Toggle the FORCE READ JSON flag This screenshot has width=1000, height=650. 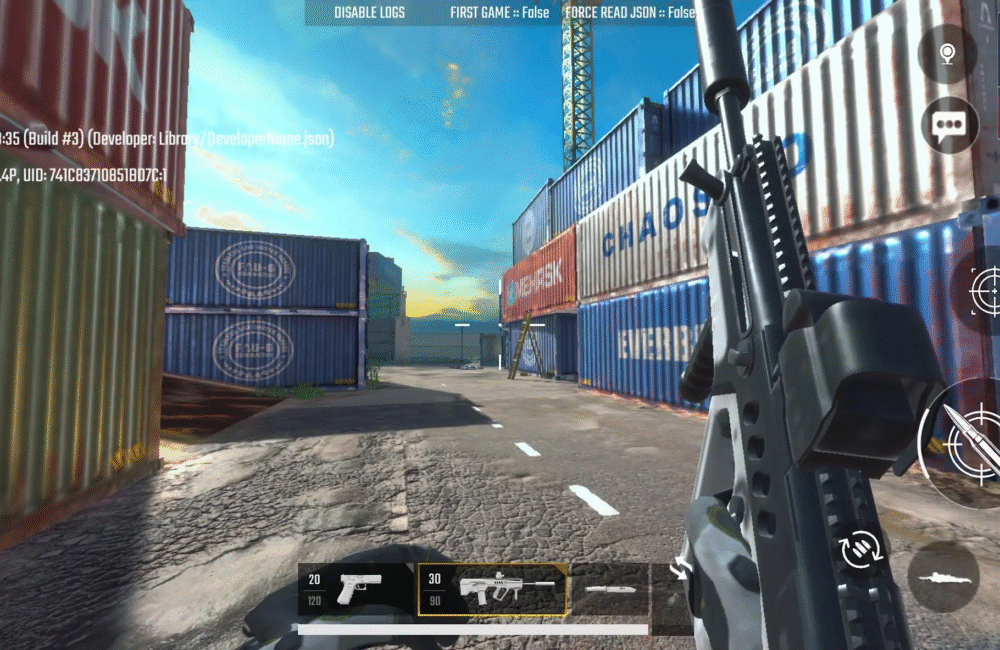pos(629,13)
